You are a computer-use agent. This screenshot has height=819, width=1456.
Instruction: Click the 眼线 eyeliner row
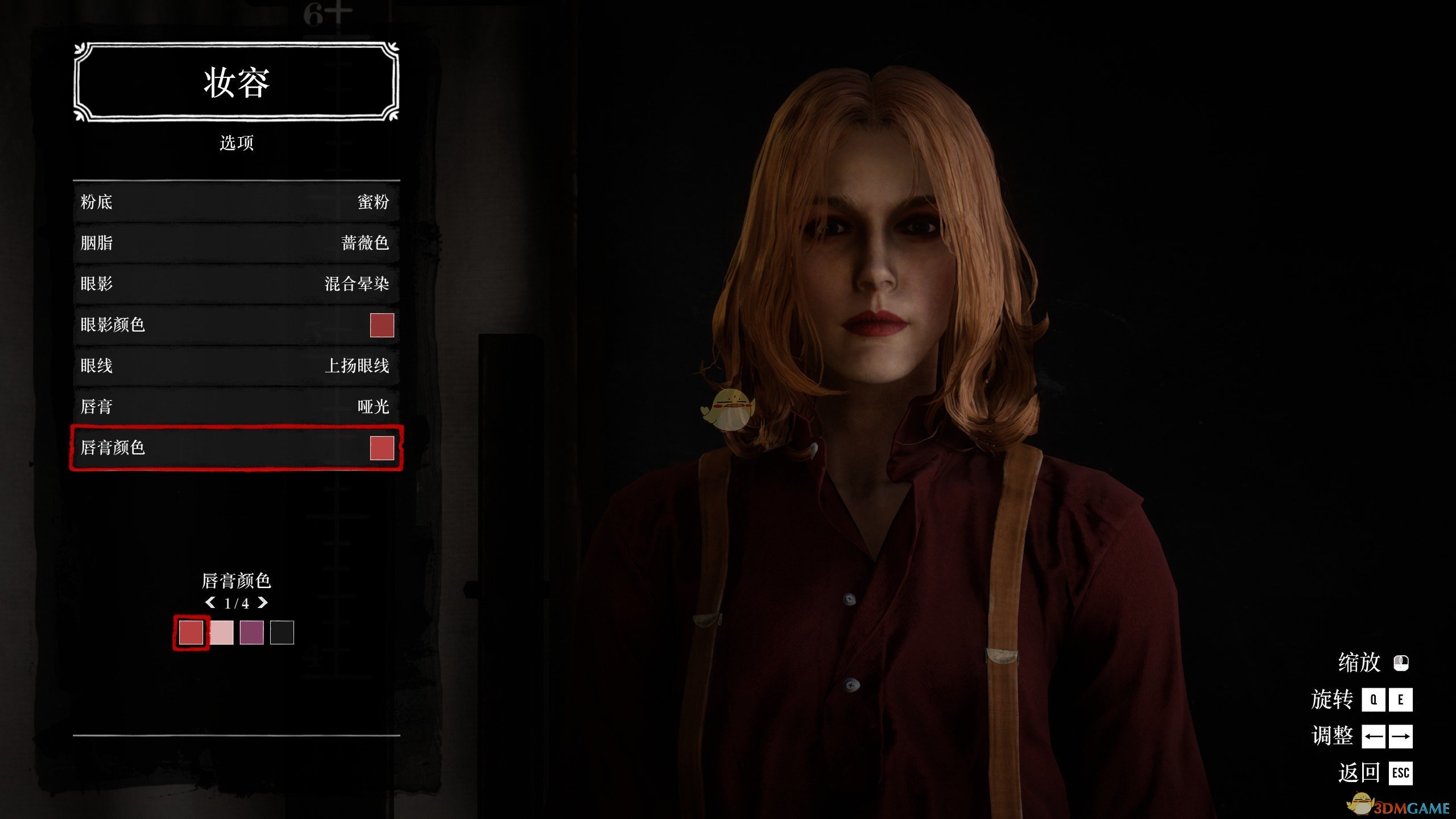pos(236,366)
